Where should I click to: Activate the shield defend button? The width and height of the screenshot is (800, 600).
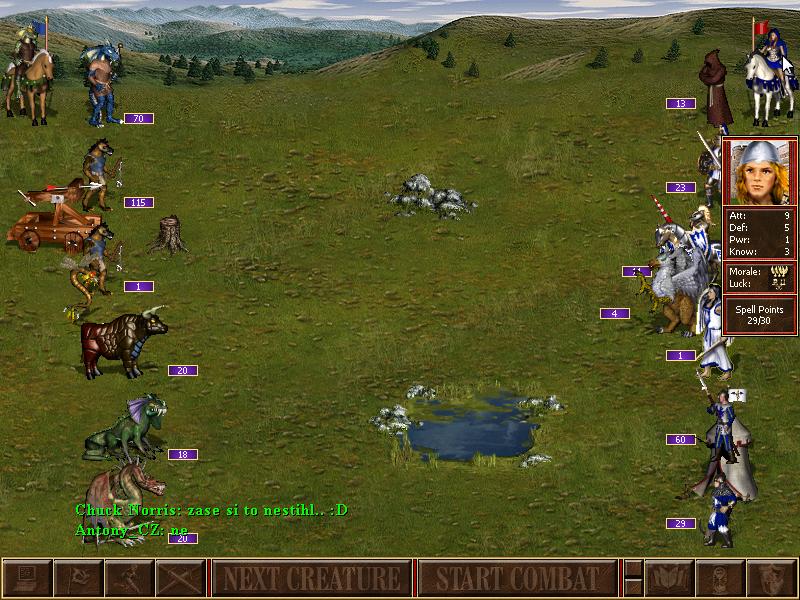(771, 579)
